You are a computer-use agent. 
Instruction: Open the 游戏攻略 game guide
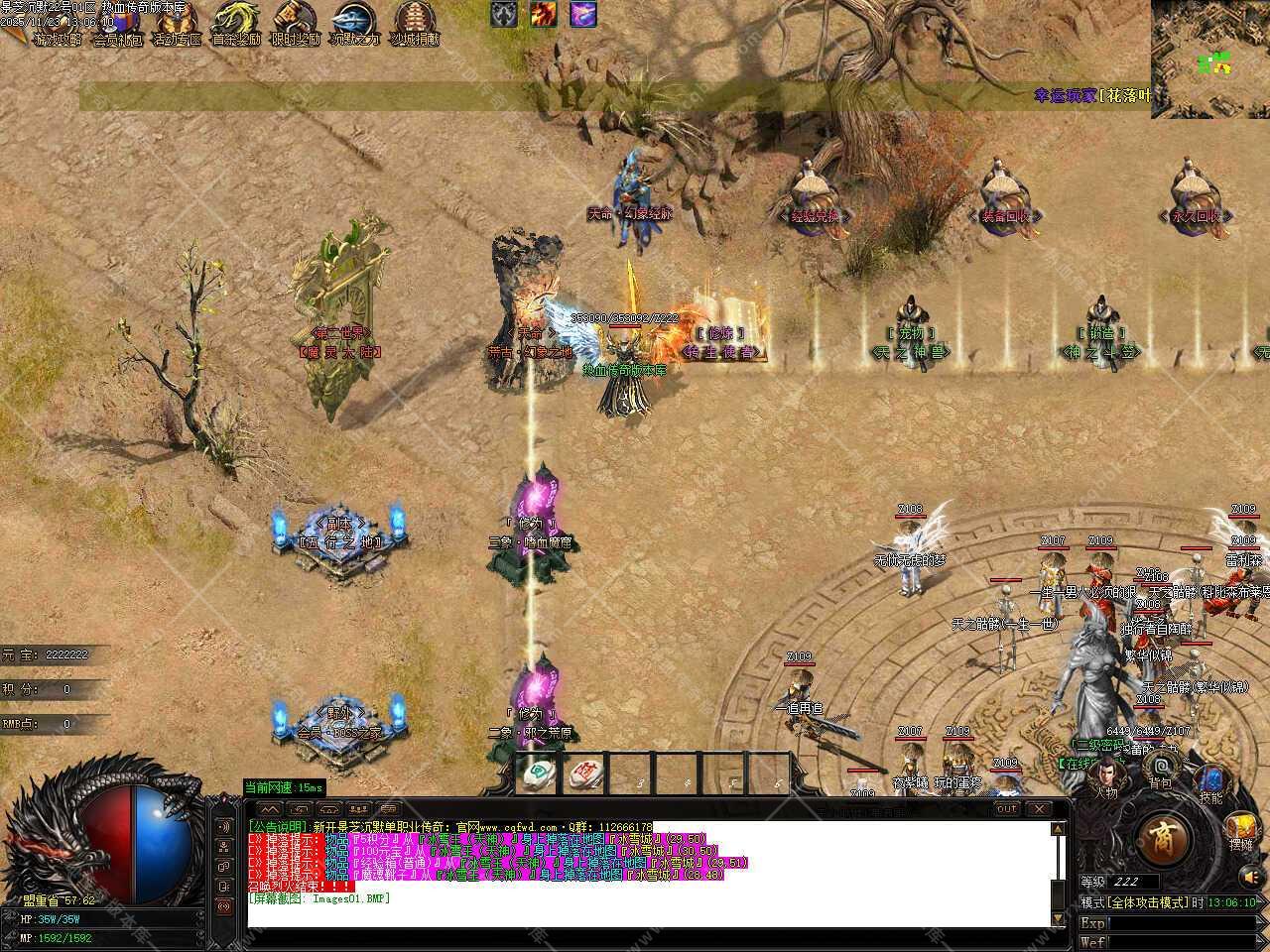[x=56, y=22]
